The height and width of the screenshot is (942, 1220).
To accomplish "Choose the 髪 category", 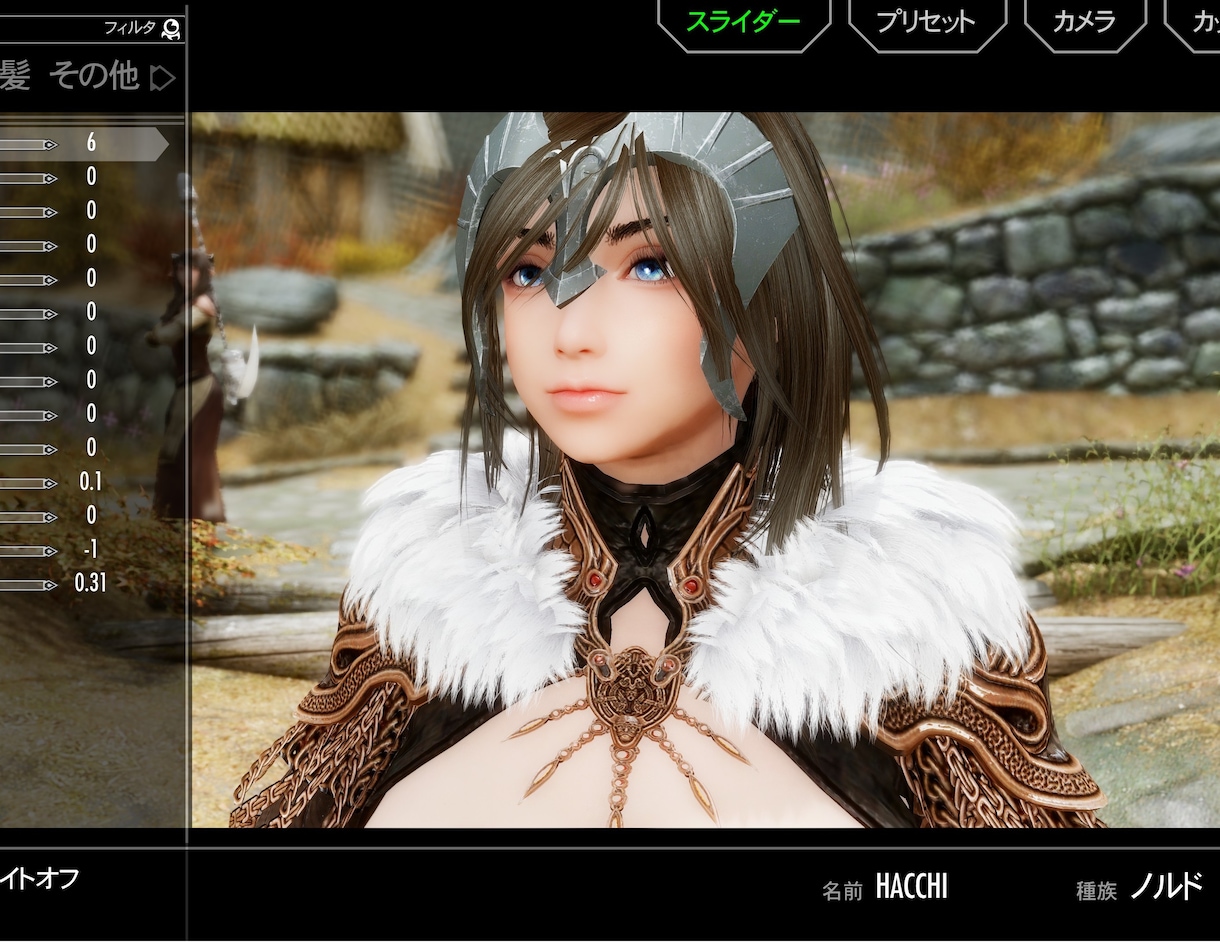I will [x=14, y=76].
